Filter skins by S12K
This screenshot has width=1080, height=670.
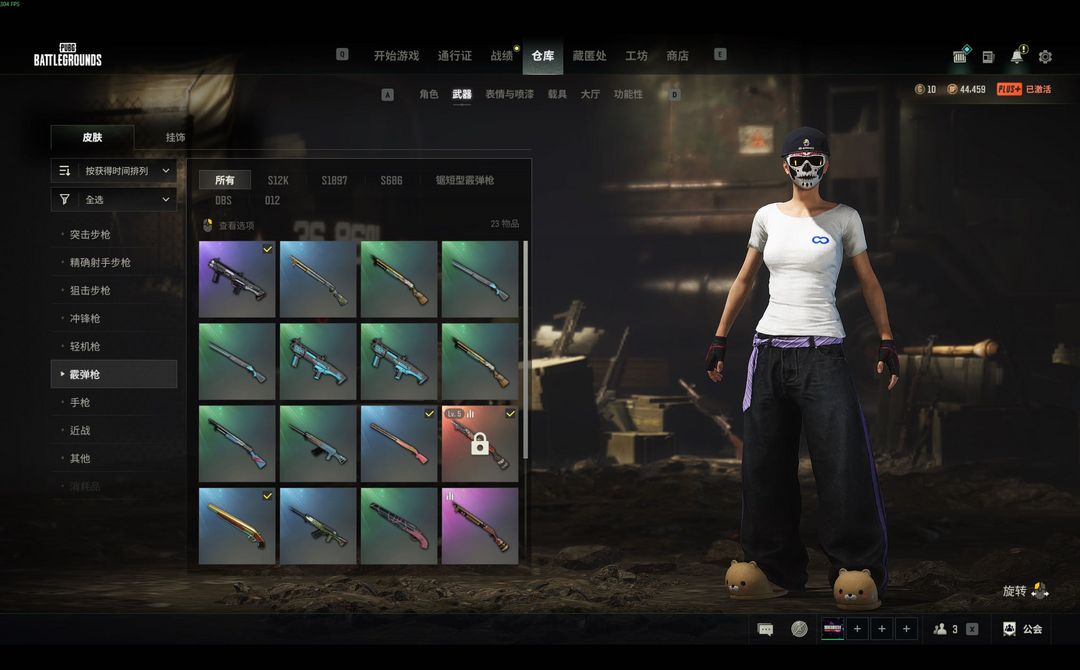point(278,181)
